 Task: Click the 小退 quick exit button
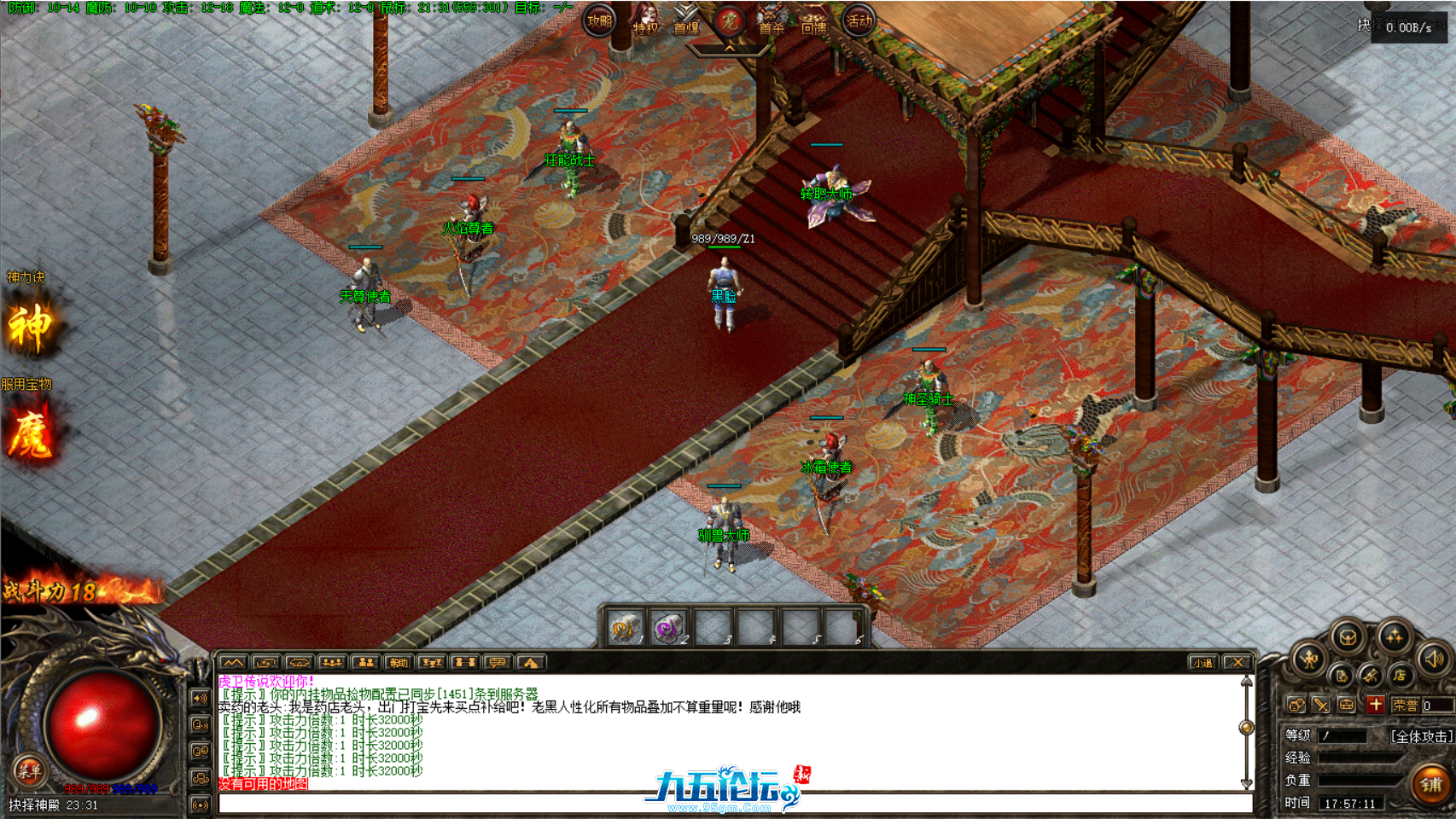point(1203,662)
